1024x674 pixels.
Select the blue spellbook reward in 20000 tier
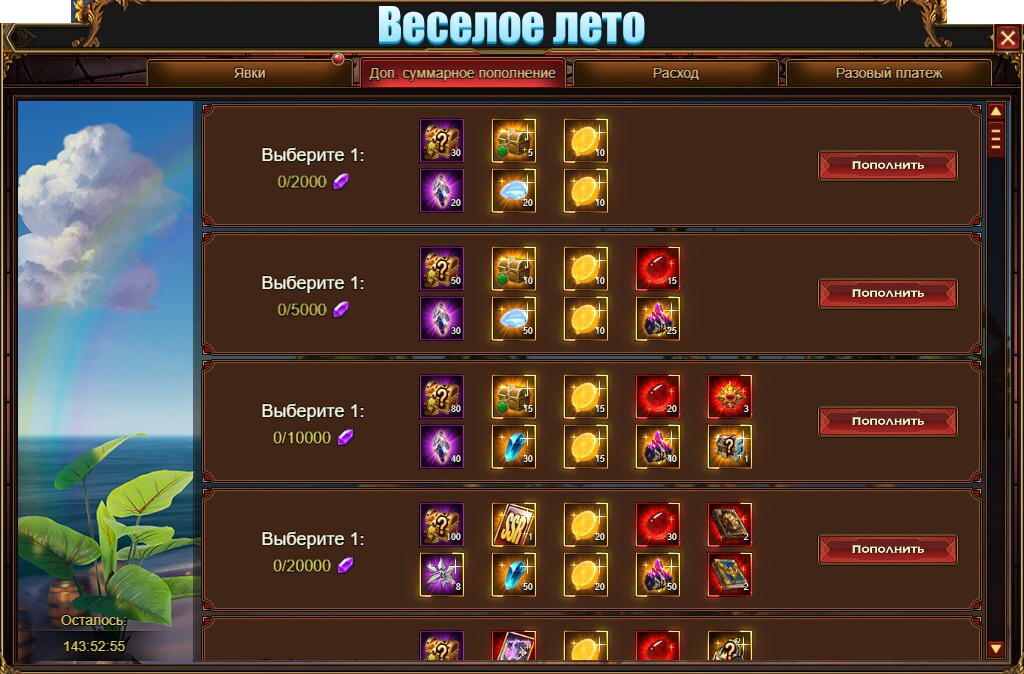click(x=729, y=574)
